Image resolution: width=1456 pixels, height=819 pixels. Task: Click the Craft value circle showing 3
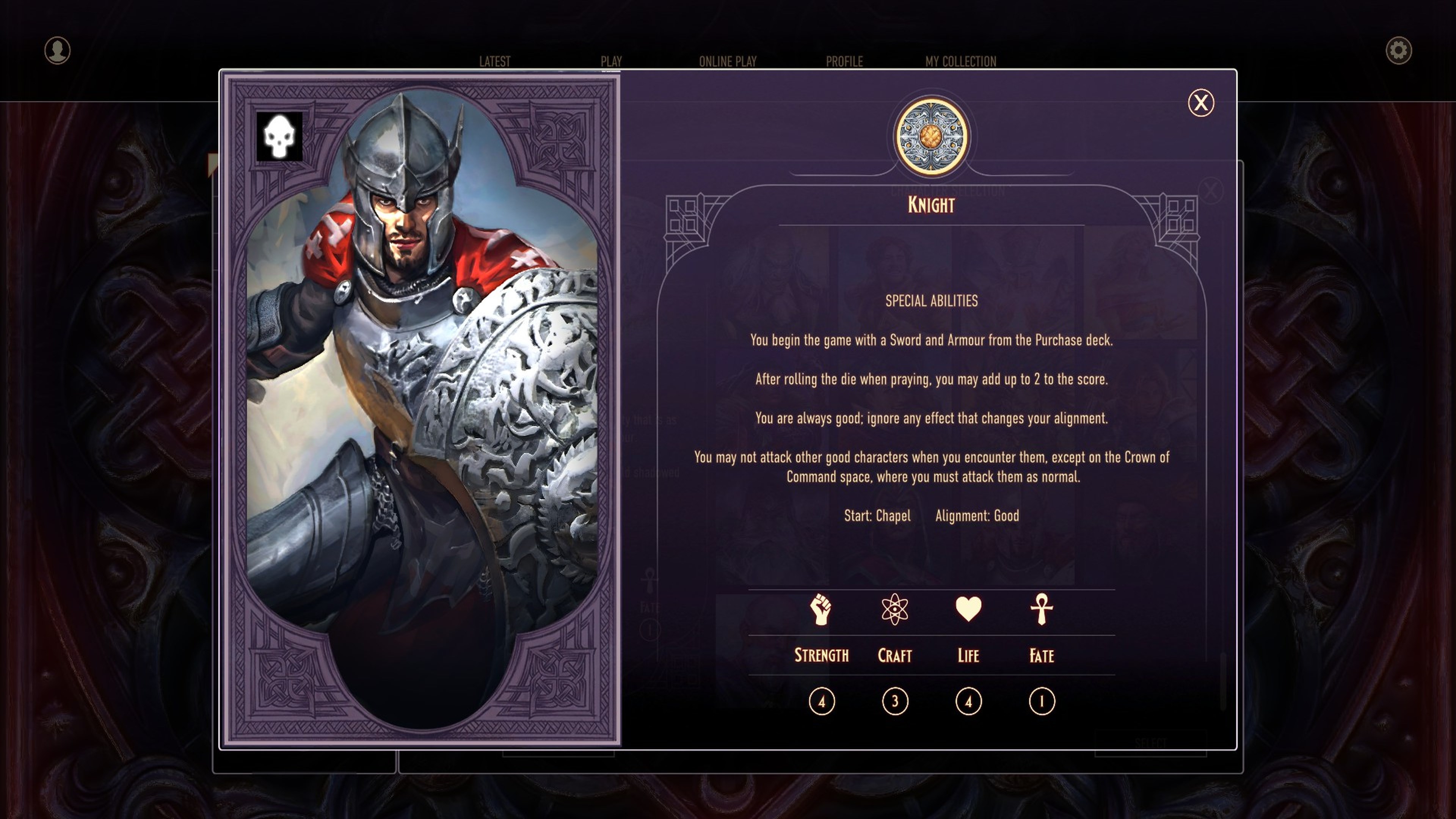tap(894, 702)
